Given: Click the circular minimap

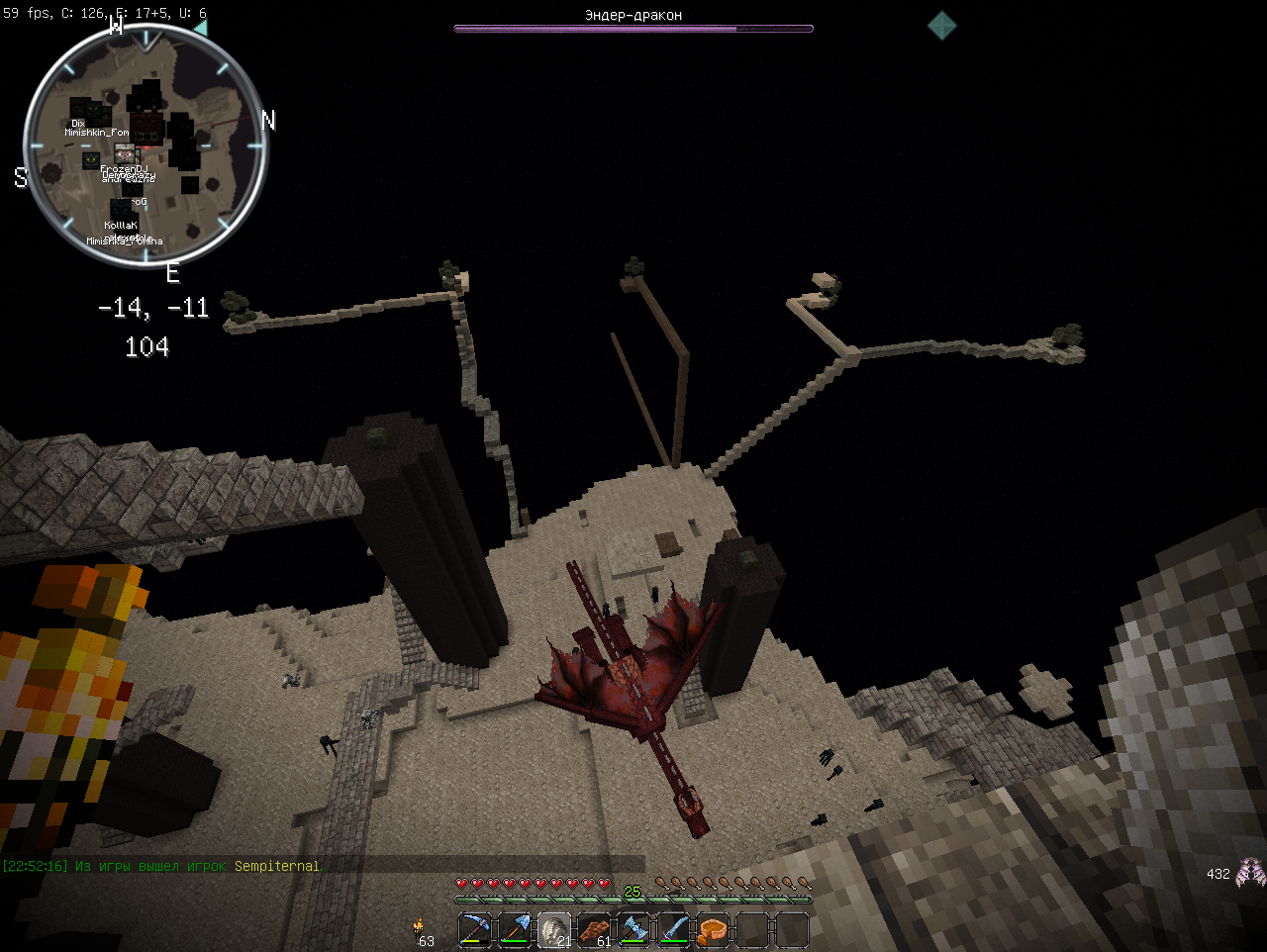Looking at the screenshot, I should (x=146, y=146).
